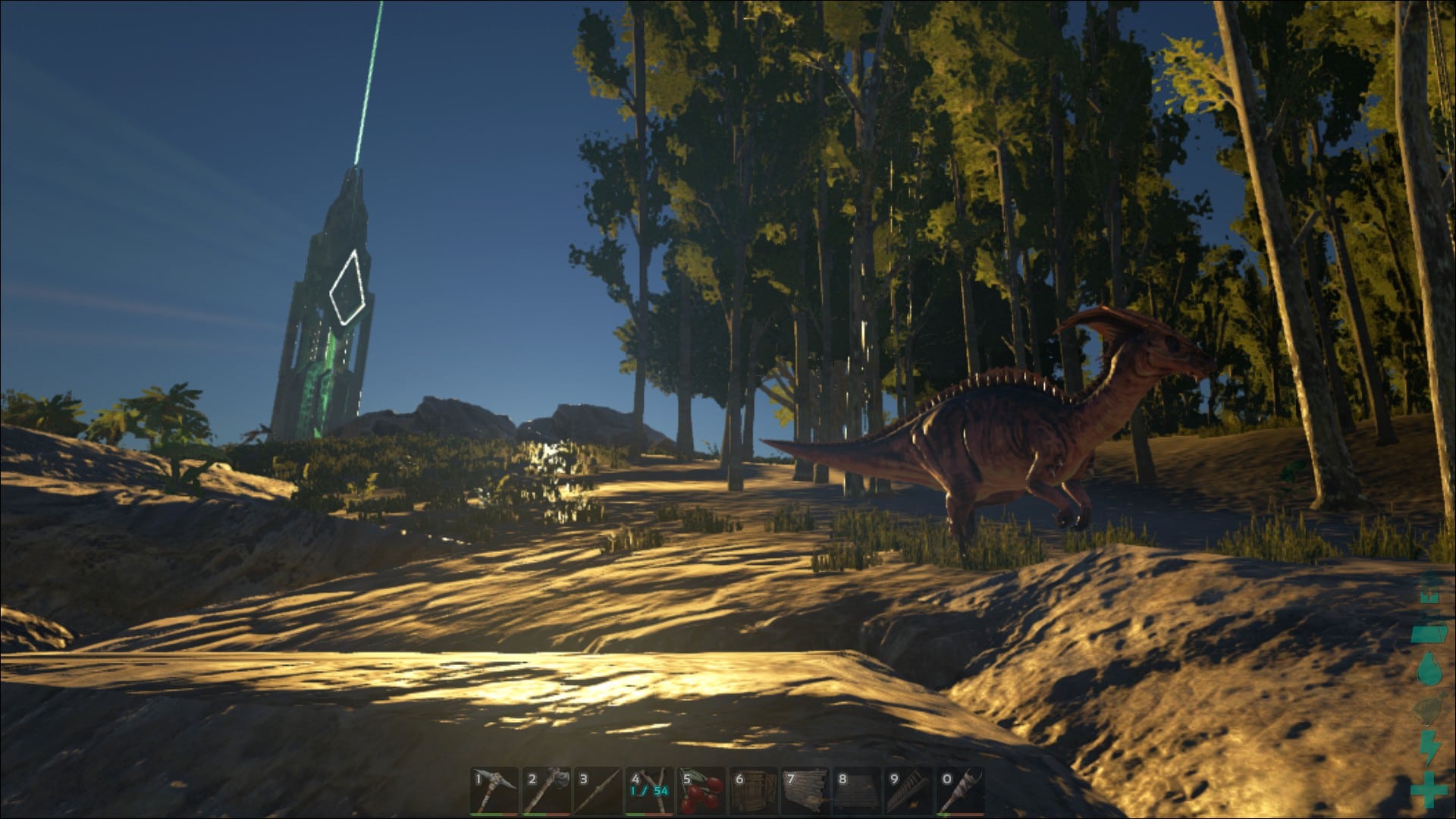Equip the stone hatchet in slot 2
The width and height of the screenshot is (1456, 819).
(545, 791)
